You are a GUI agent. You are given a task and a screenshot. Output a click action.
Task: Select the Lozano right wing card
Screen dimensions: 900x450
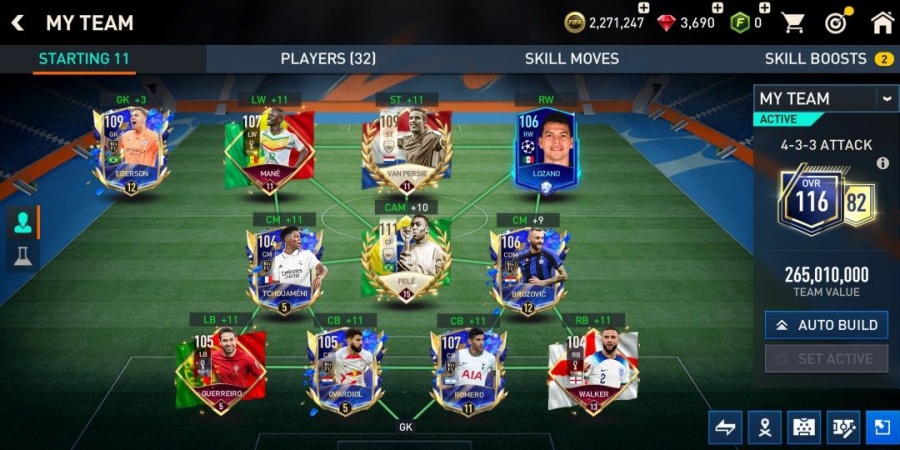coord(547,150)
